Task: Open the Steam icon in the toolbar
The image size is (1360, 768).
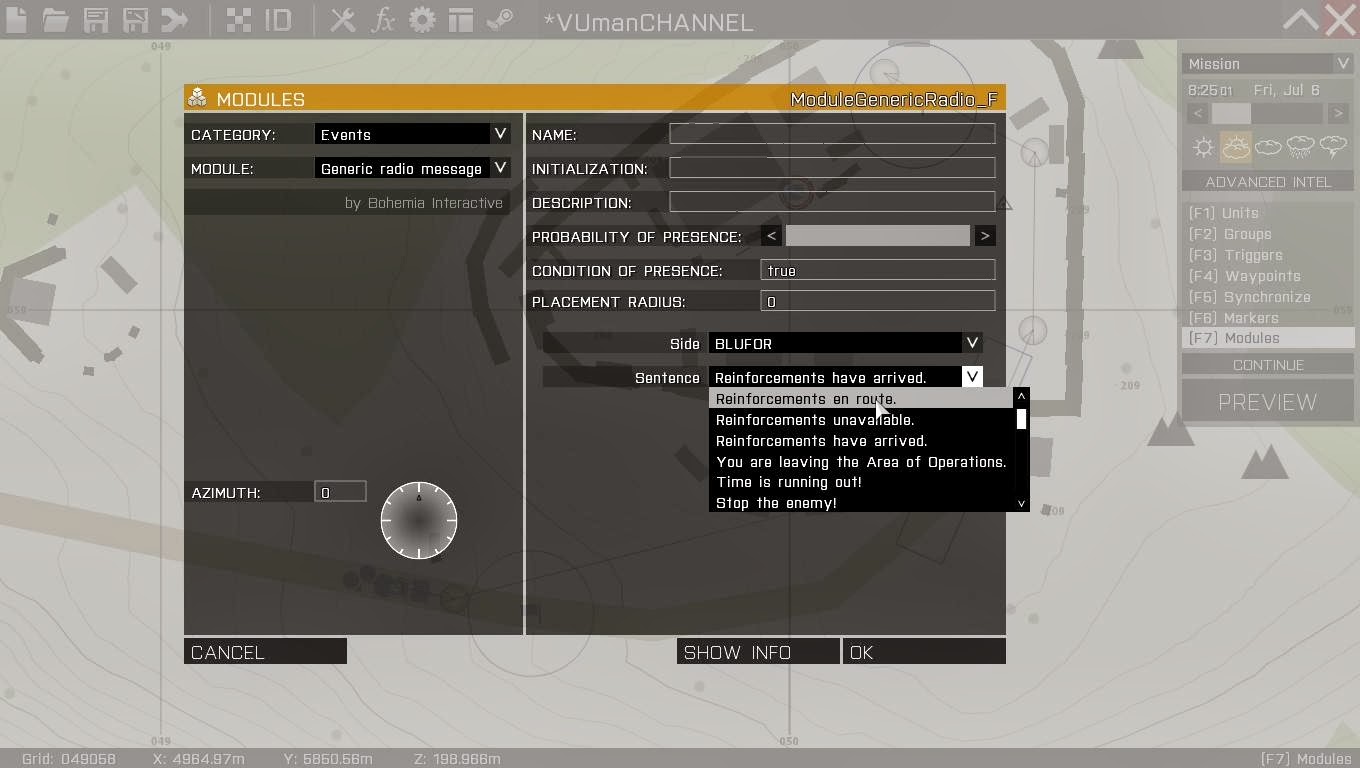Action: (497, 19)
